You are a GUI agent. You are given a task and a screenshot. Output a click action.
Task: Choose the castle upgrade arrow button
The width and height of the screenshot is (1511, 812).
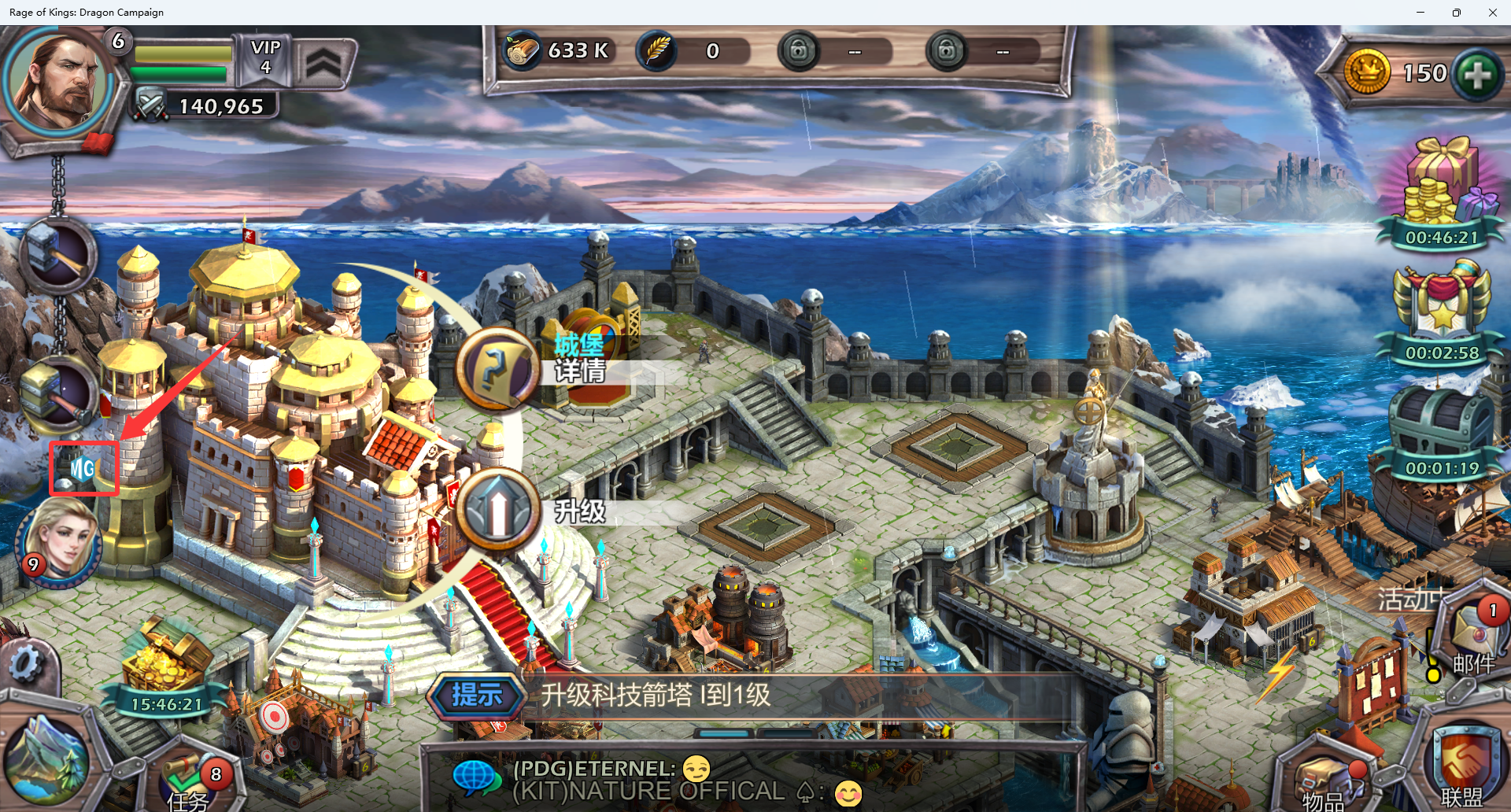498,510
